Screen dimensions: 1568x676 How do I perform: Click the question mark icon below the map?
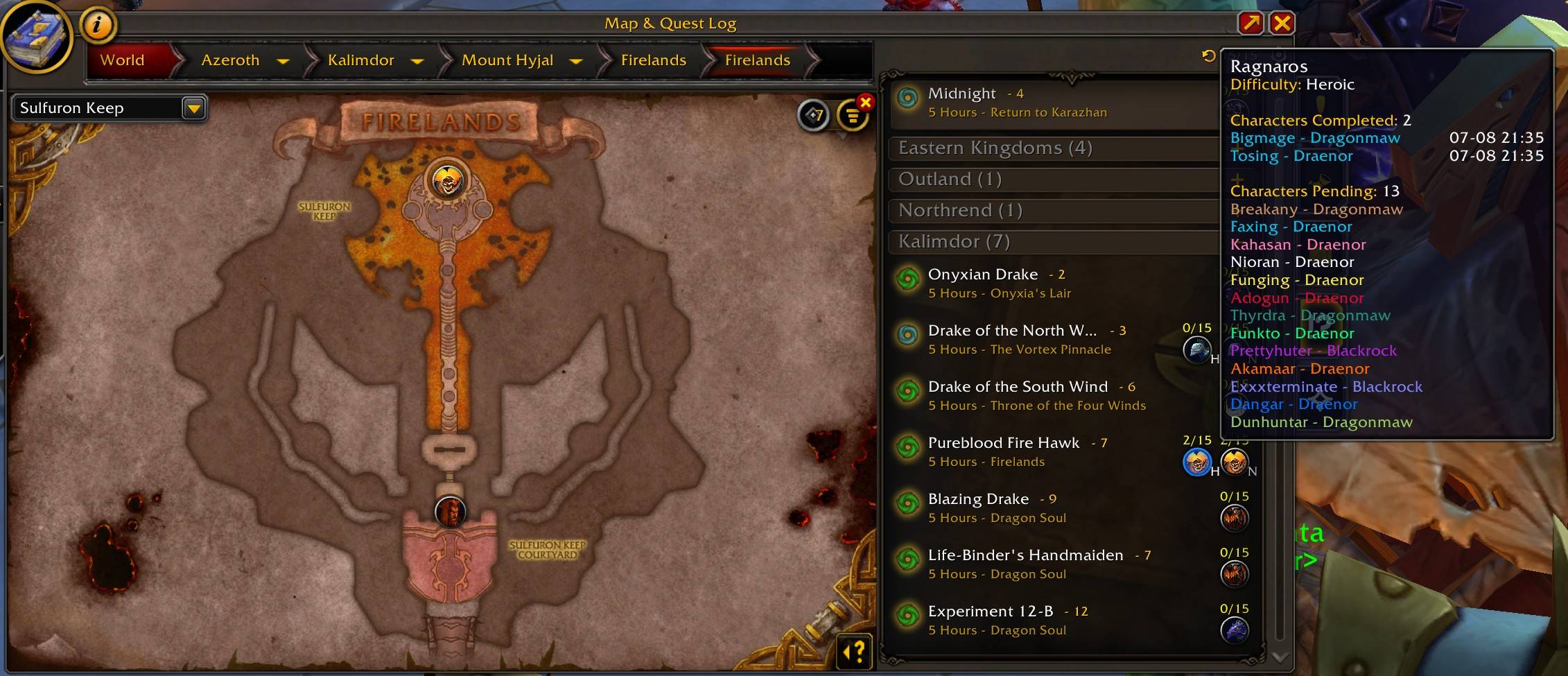(854, 650)
